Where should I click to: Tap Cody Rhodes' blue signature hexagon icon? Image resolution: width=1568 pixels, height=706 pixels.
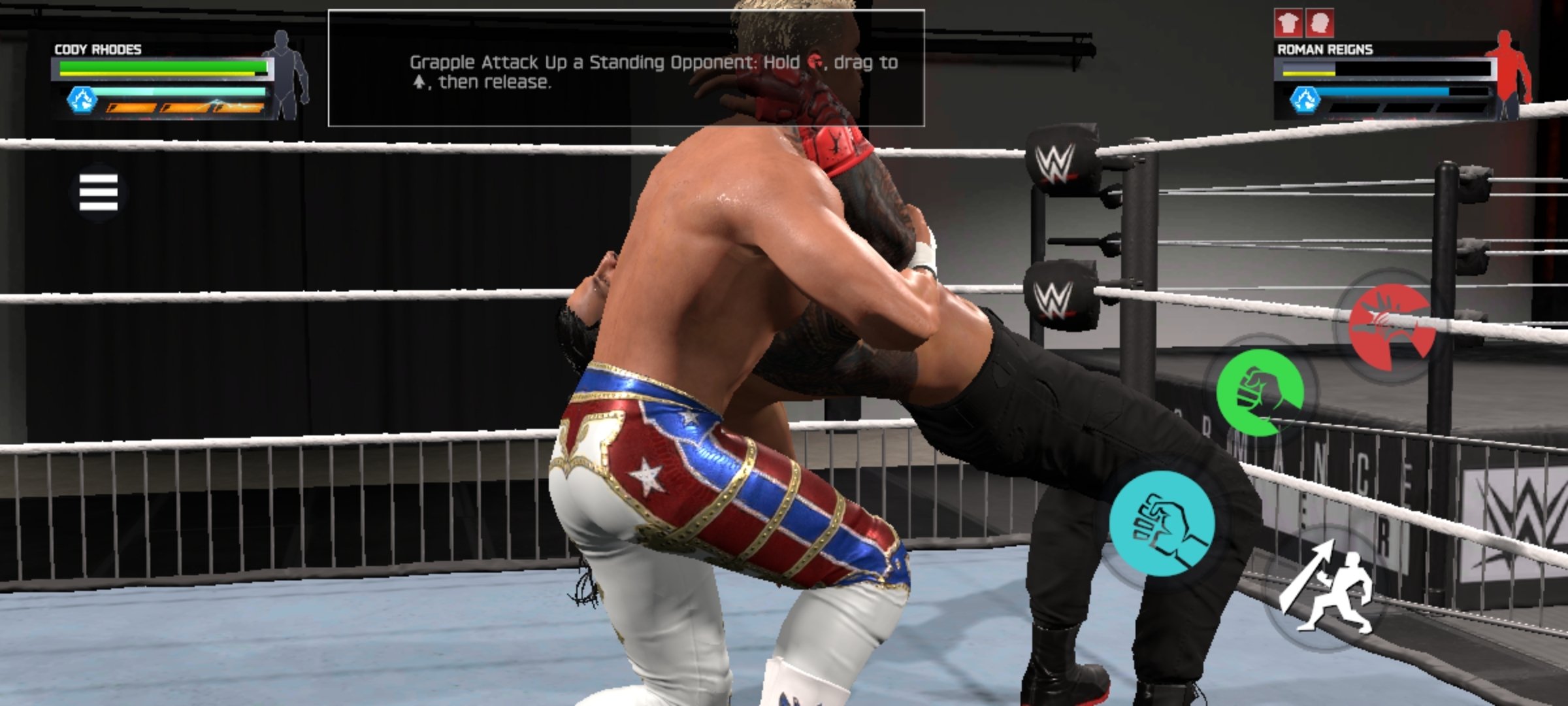click(83, 100)
